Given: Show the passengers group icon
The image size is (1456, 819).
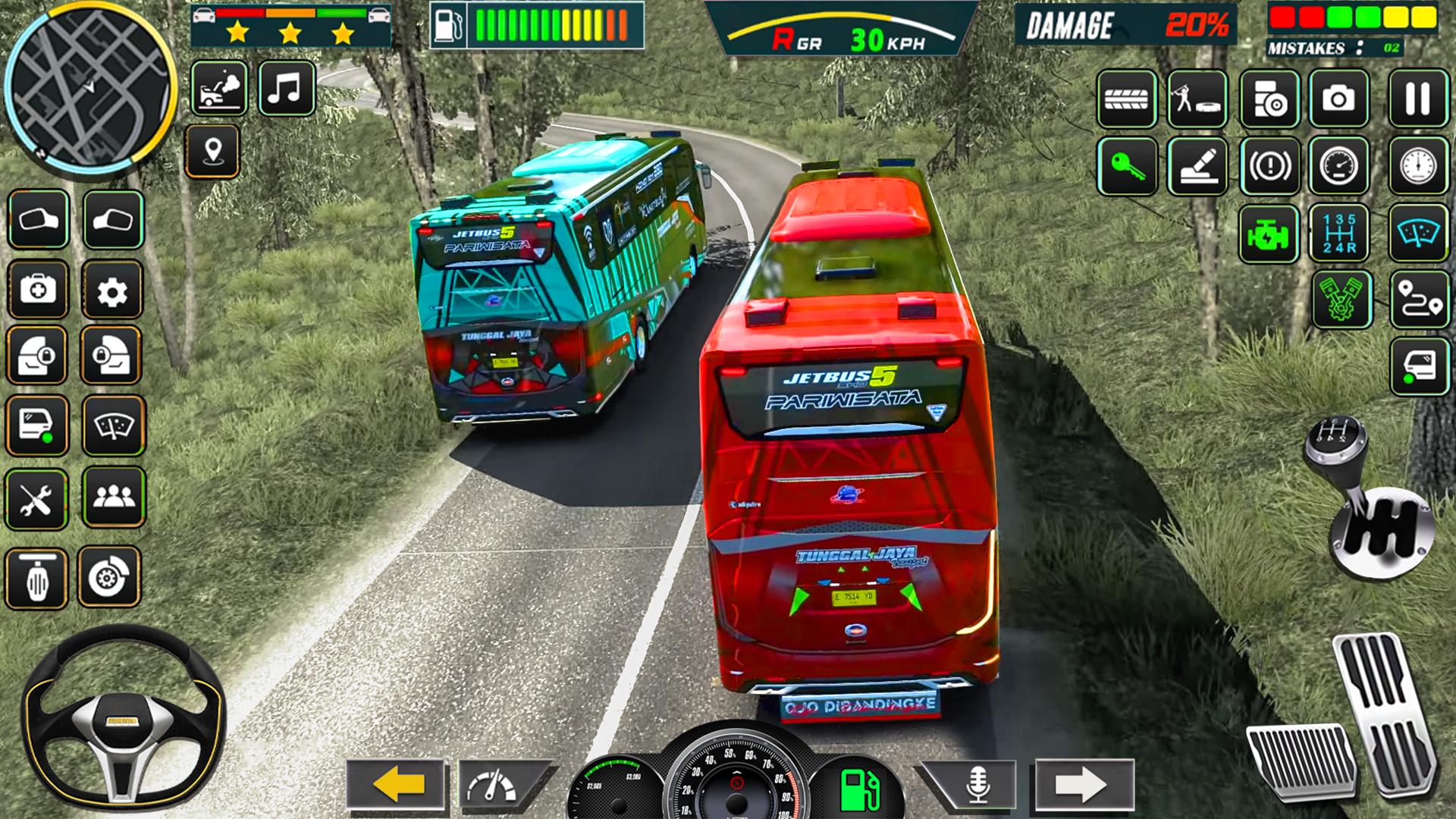Looking at the screenshot, I should pyautogui.click(x=114, y=497).
